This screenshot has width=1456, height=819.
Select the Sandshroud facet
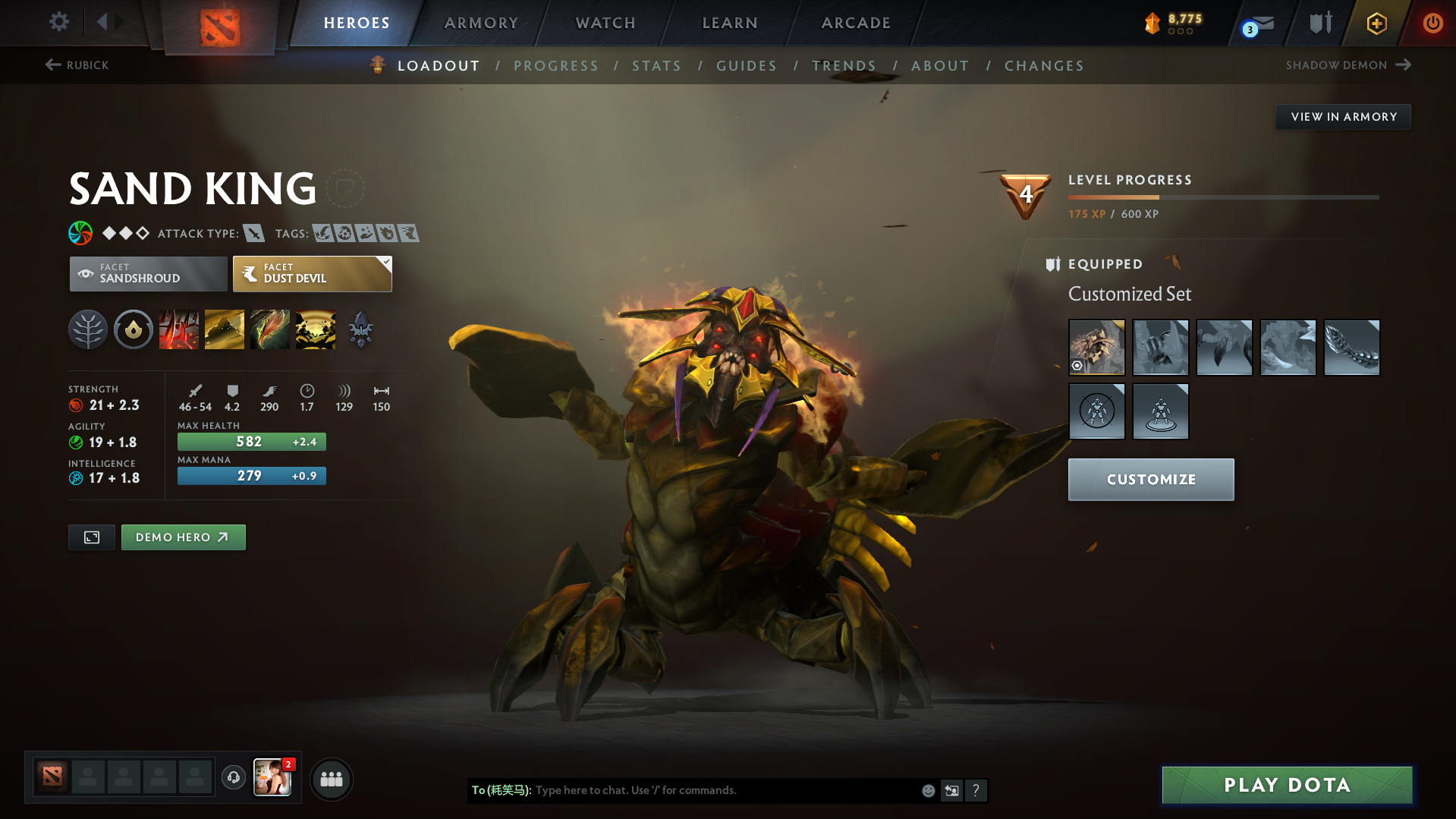tap(147, 273)
